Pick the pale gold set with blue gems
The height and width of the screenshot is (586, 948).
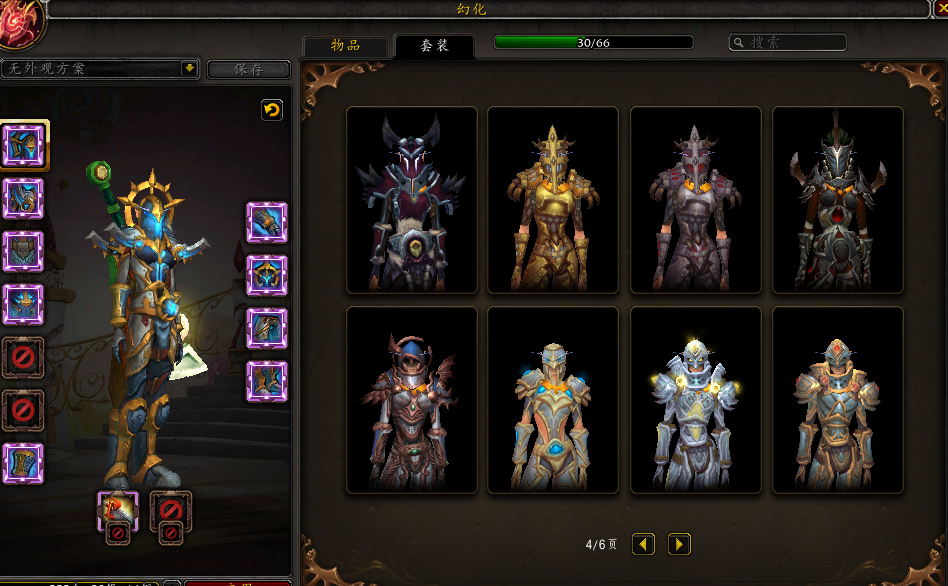click(x=553, y=400)
